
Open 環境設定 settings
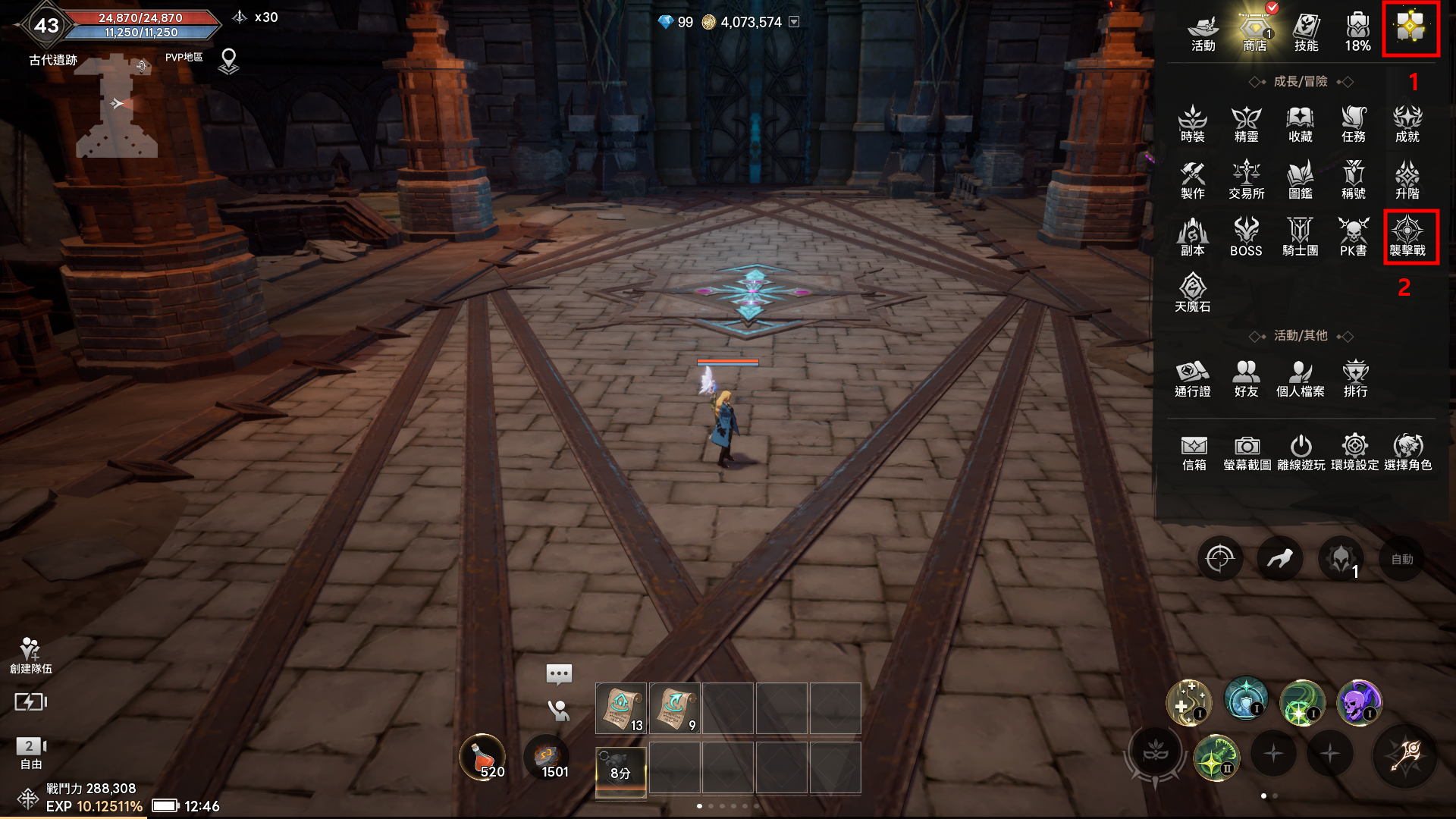[1354, 452]
